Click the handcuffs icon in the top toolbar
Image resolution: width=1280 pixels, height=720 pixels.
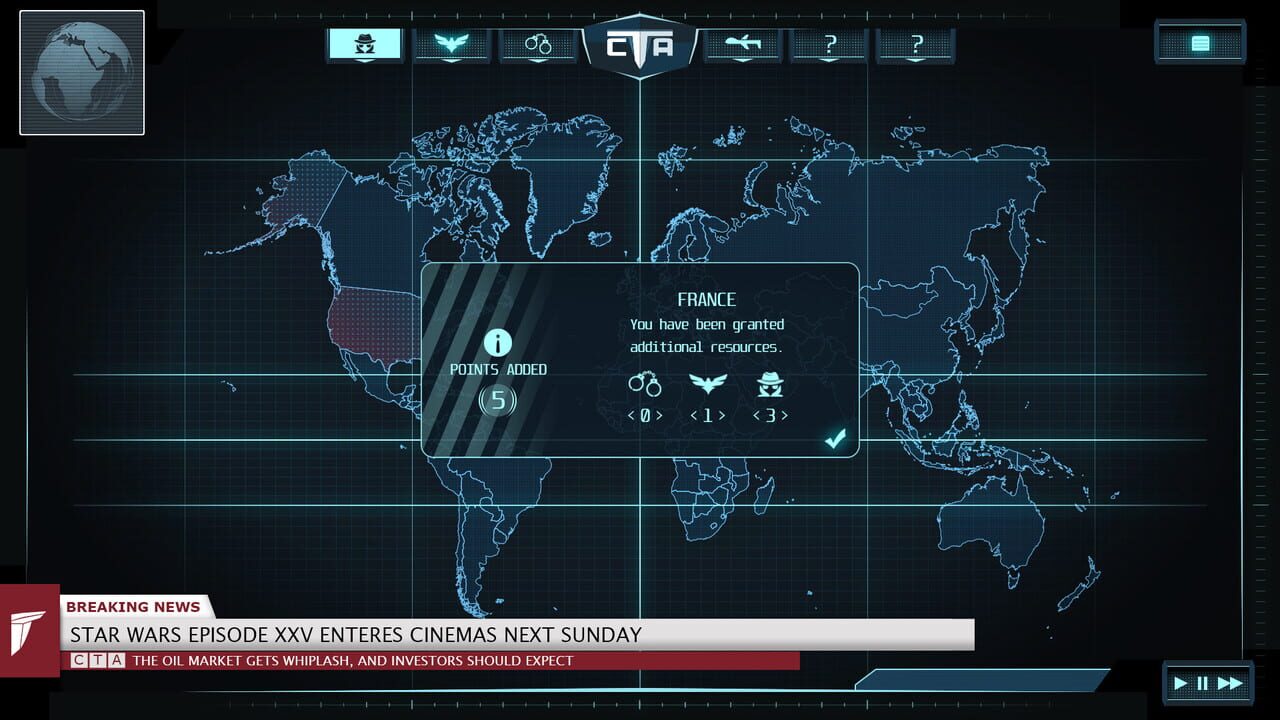pyautogui.click(x=538, y=42)
